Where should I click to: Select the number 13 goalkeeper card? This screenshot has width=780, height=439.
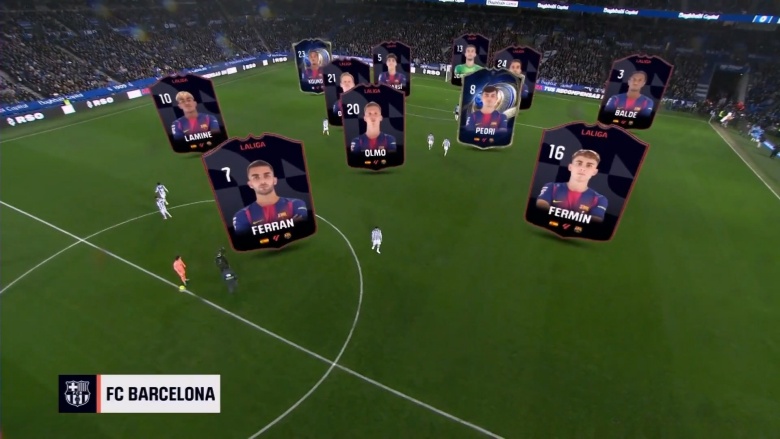[x=468, y=55]
